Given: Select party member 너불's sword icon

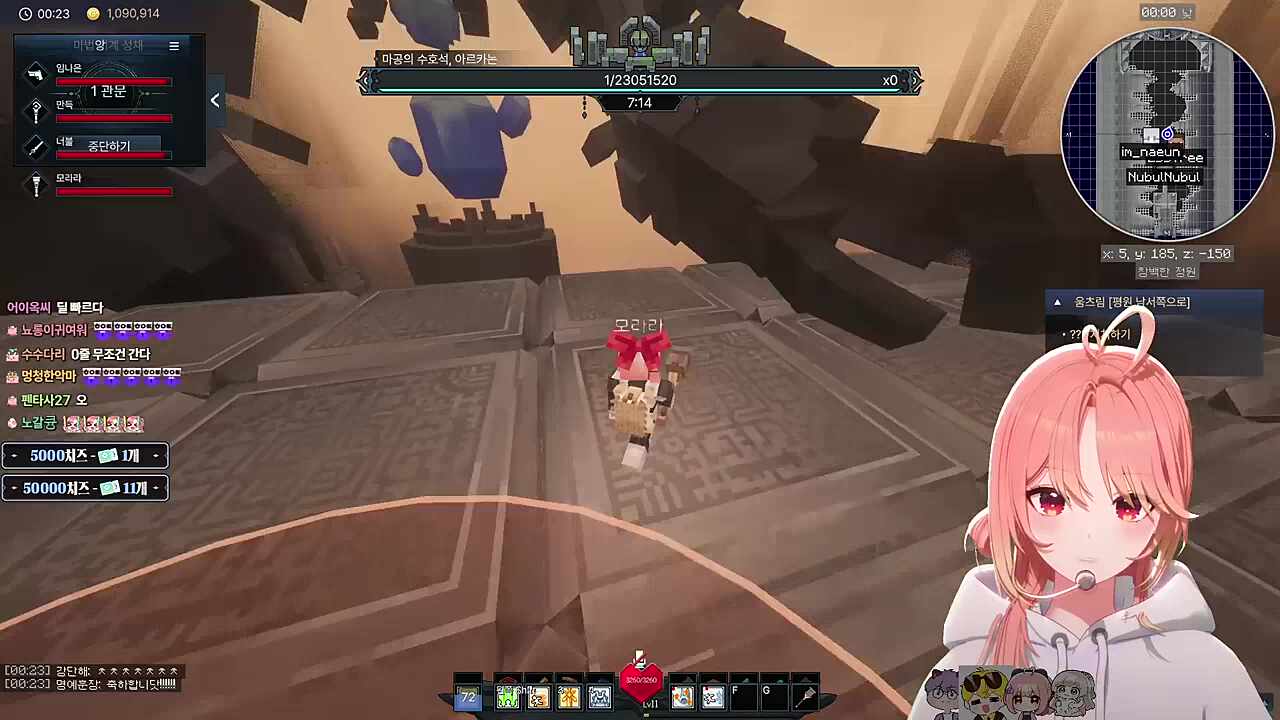Looking at the screenshot, I should click(36, 147).
